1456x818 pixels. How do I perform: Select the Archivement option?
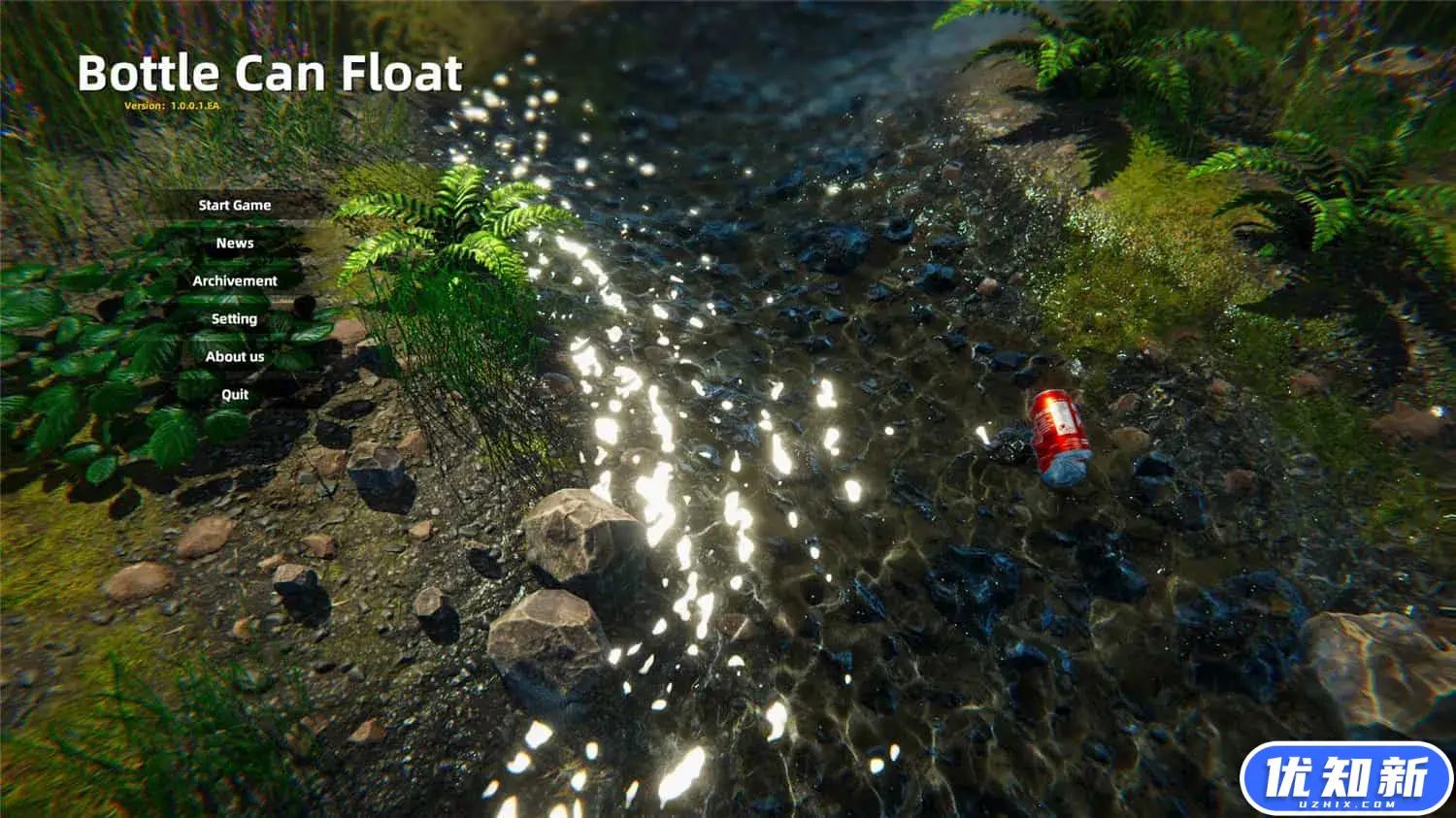pos(234,280)
